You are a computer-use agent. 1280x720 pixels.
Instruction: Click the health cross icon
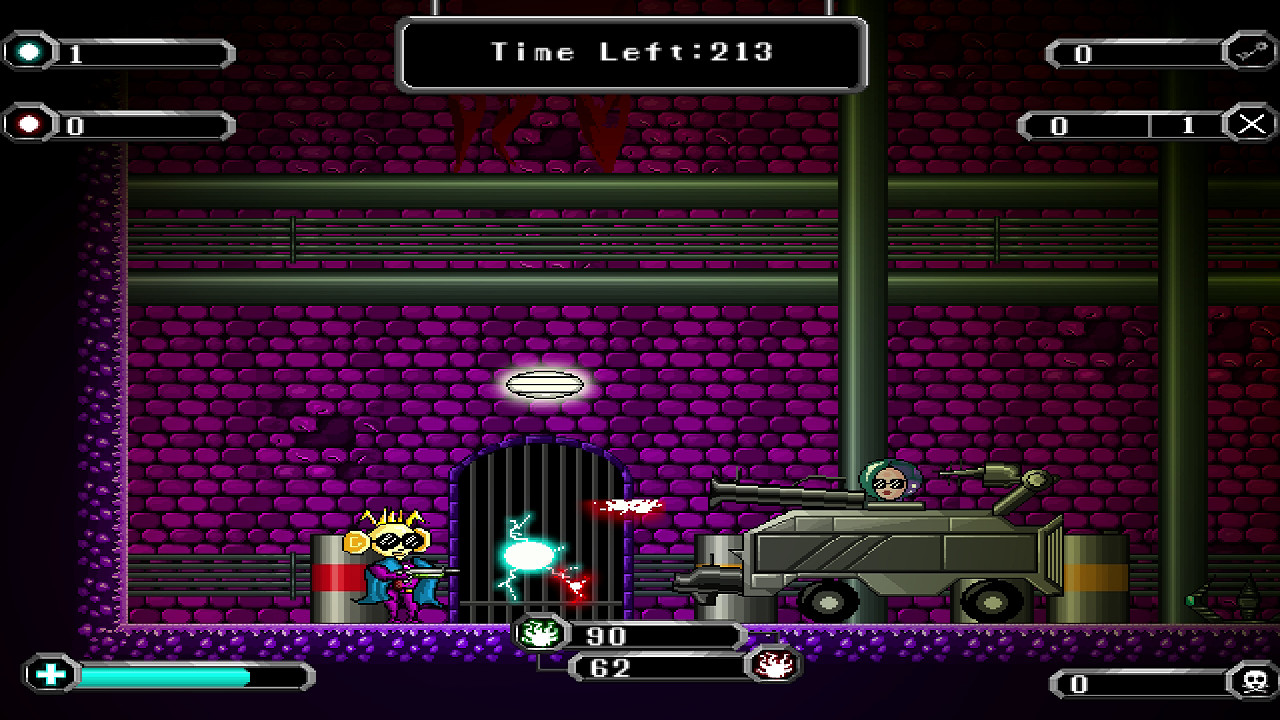pos(49,675)
